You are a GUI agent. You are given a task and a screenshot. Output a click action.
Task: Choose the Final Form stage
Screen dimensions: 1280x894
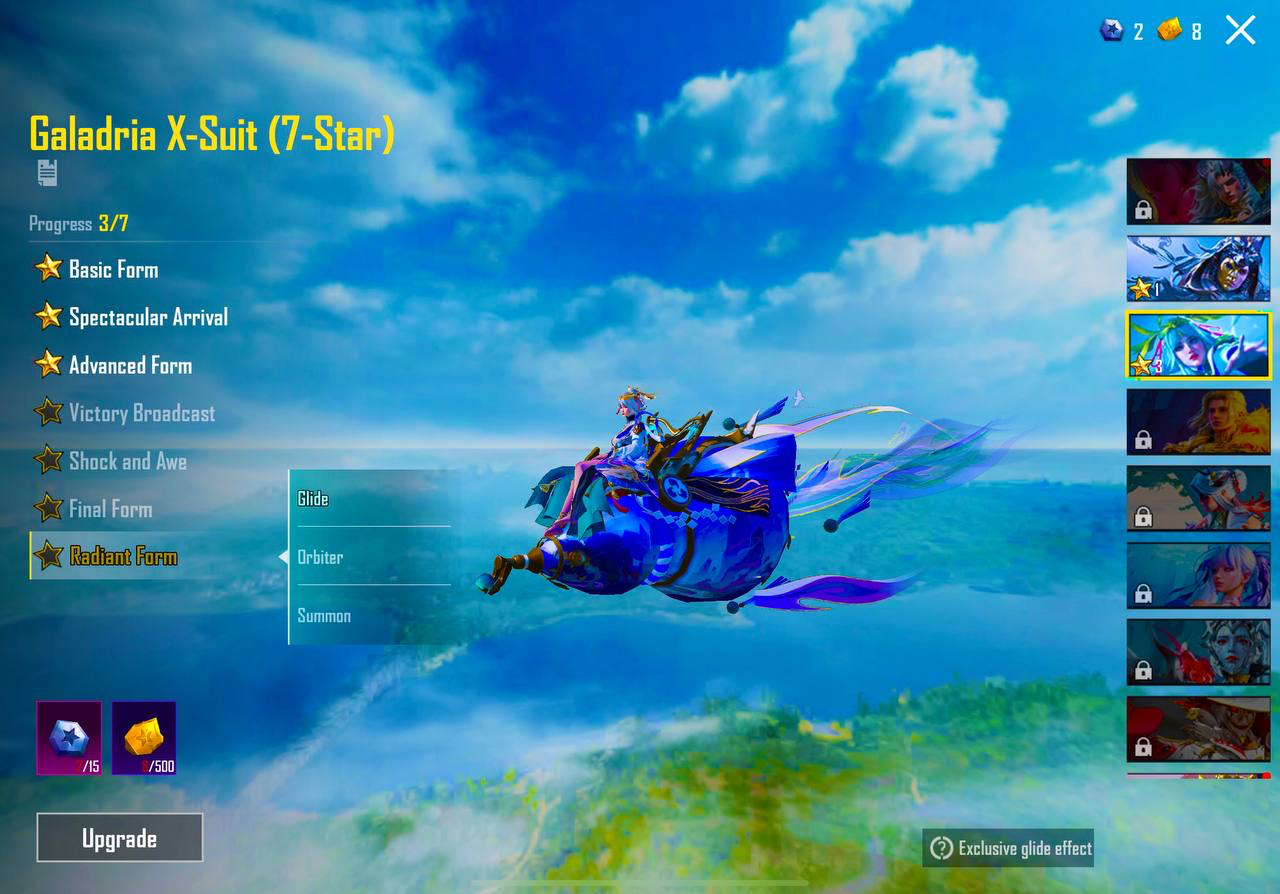coord(110,509)
